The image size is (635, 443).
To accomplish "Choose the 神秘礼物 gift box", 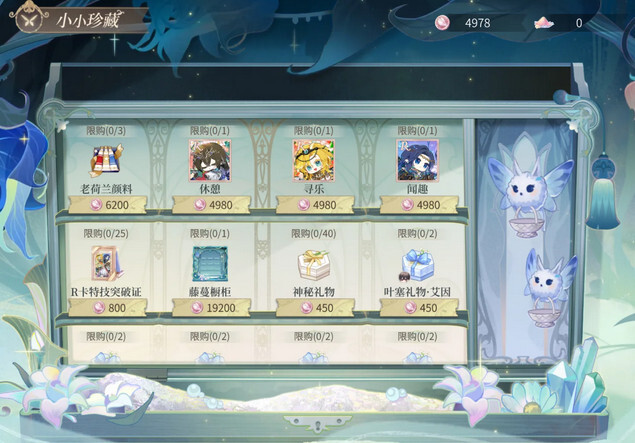I will click(313, 265).
